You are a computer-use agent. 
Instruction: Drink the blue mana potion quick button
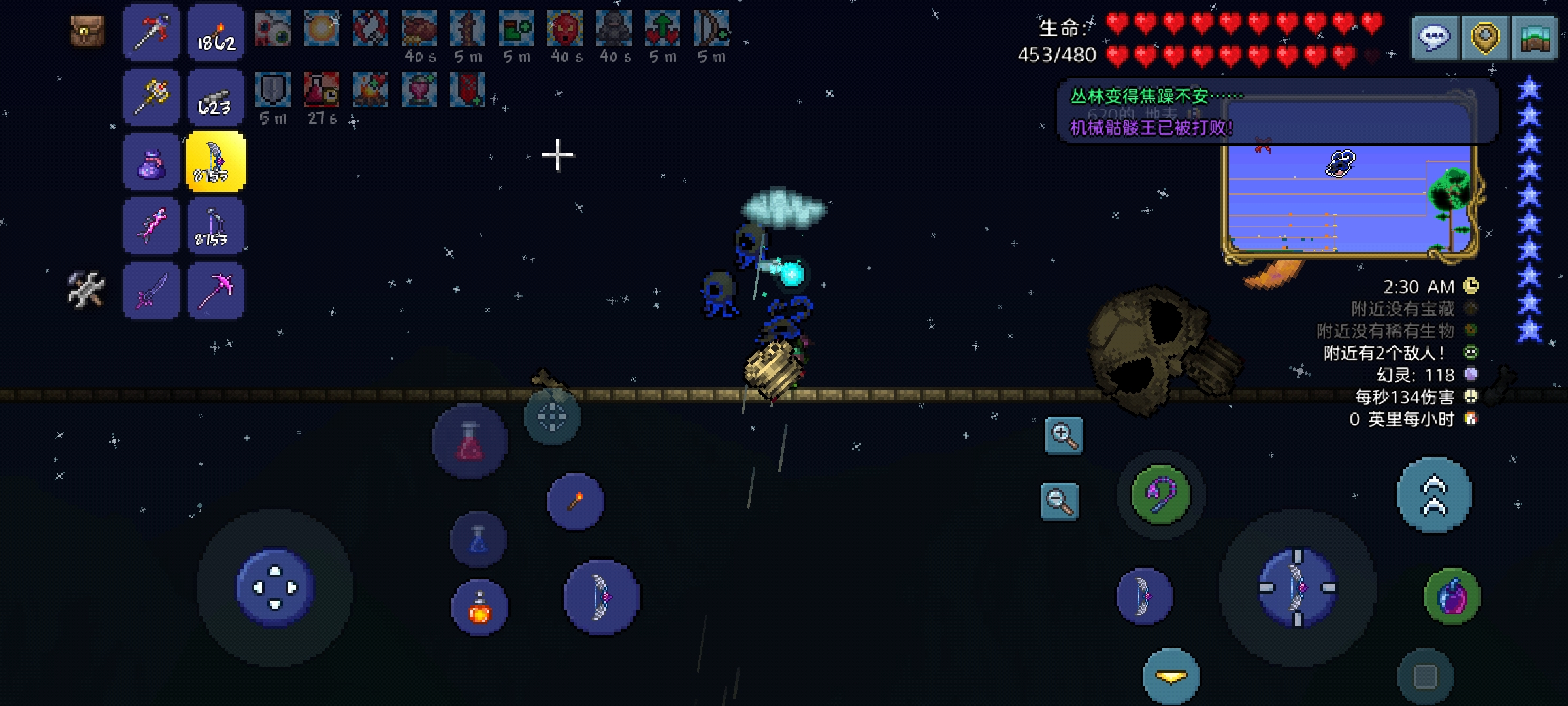click(x=478, y=540)
